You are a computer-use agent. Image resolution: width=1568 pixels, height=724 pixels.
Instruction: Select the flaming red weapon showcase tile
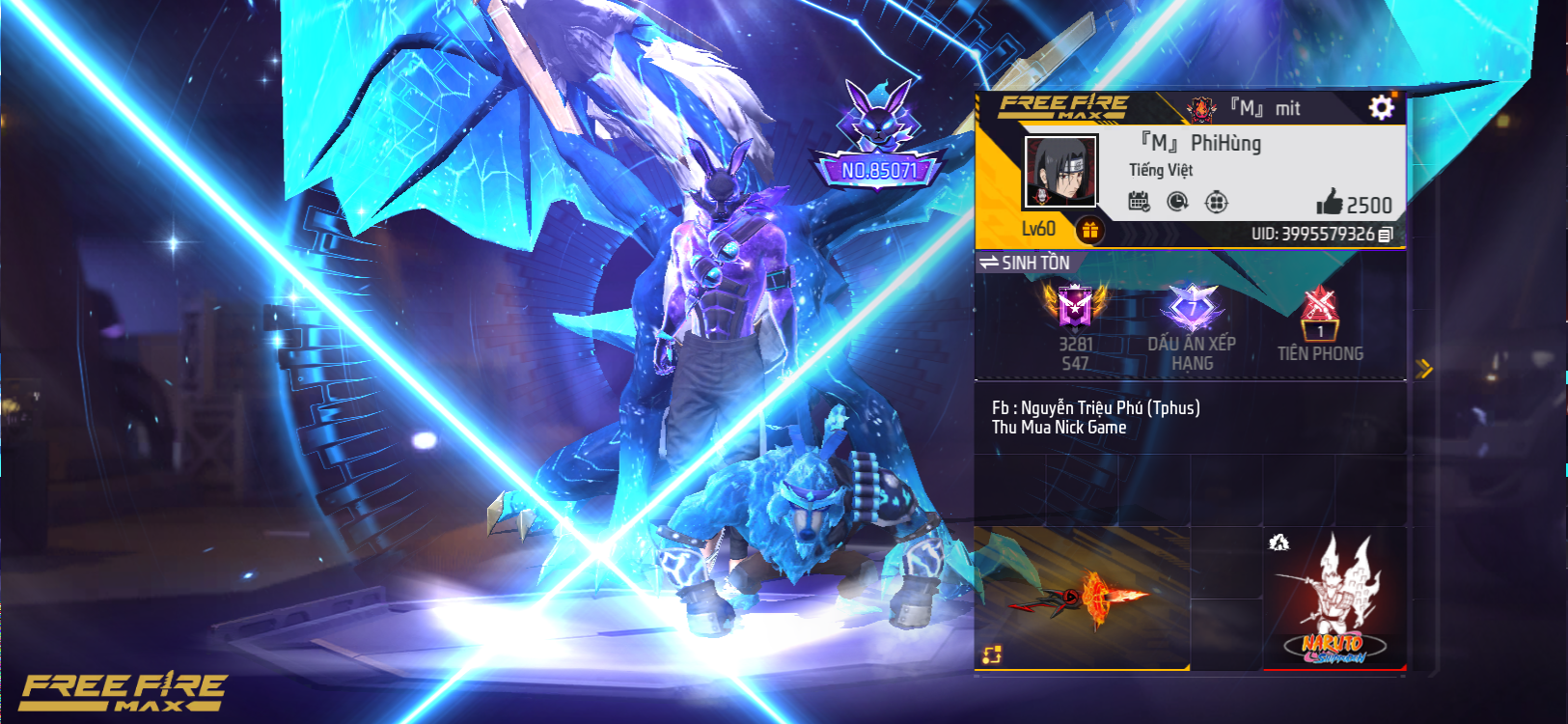click(1083, 599)
